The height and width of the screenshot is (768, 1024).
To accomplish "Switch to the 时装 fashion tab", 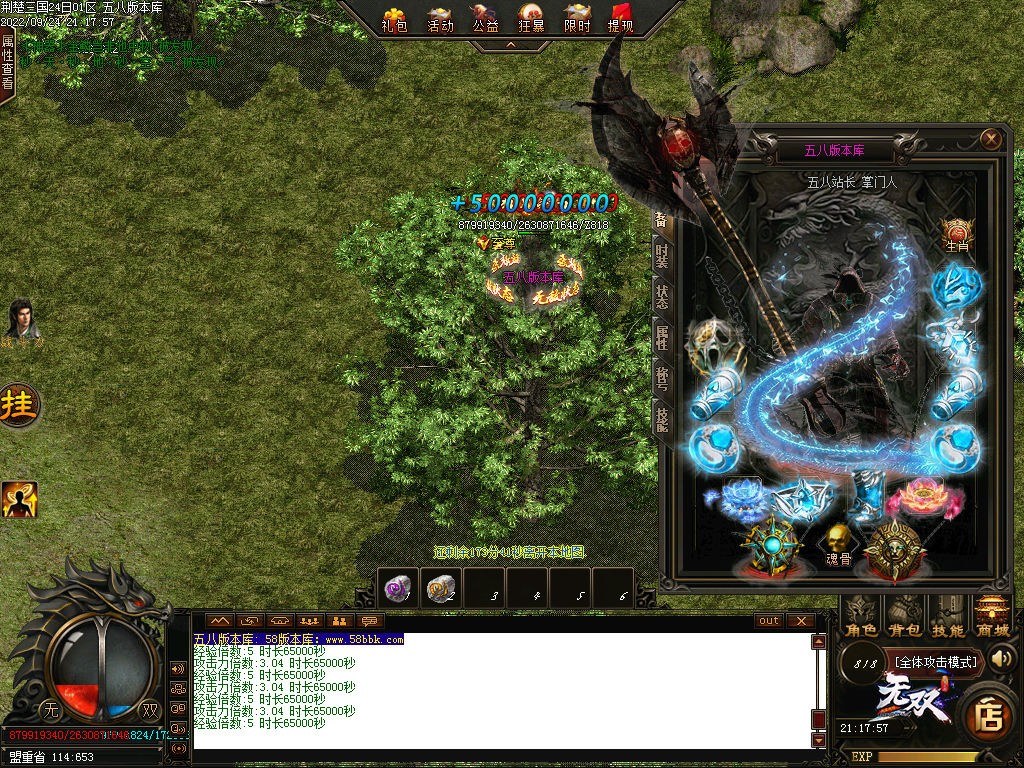I will click(x=662, y=256).
